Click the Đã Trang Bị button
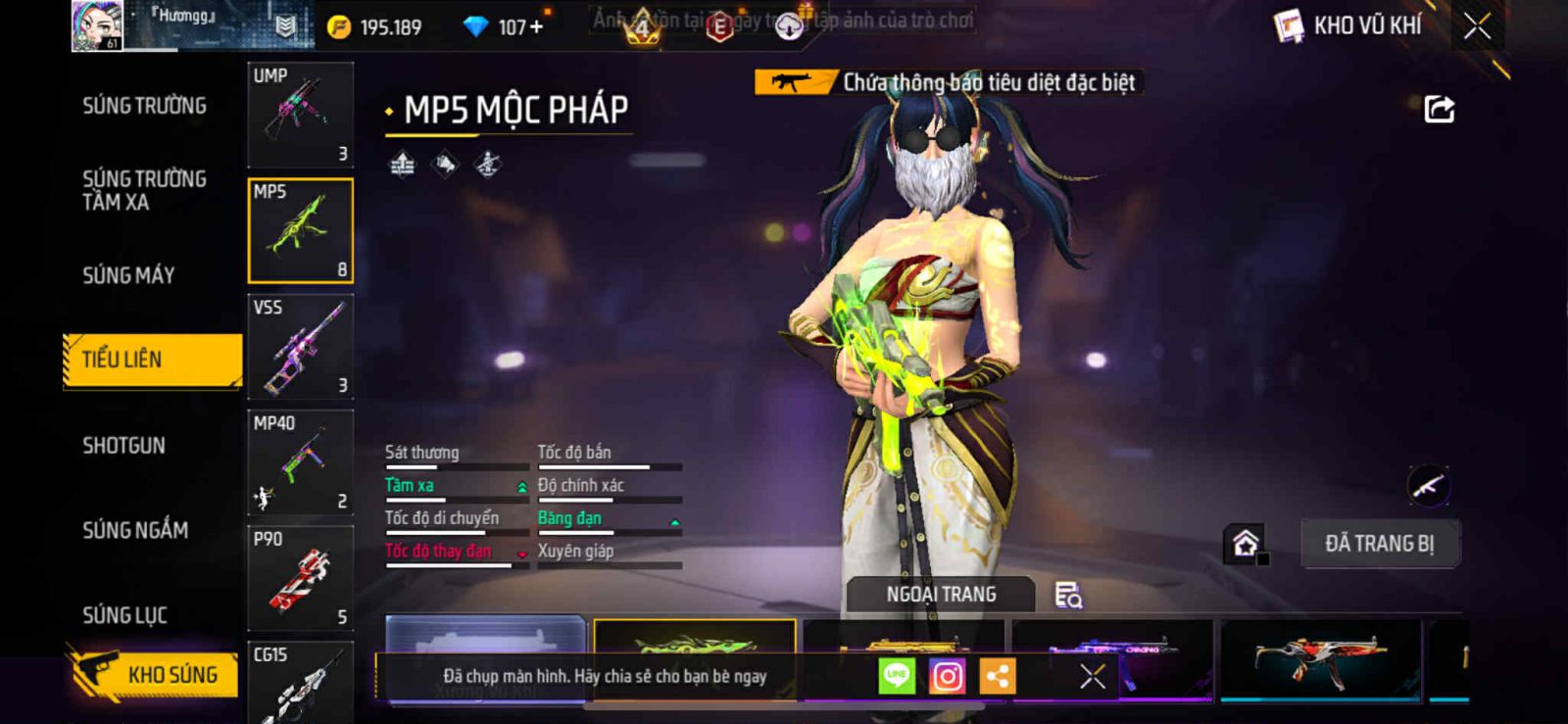 [1379, 544]
